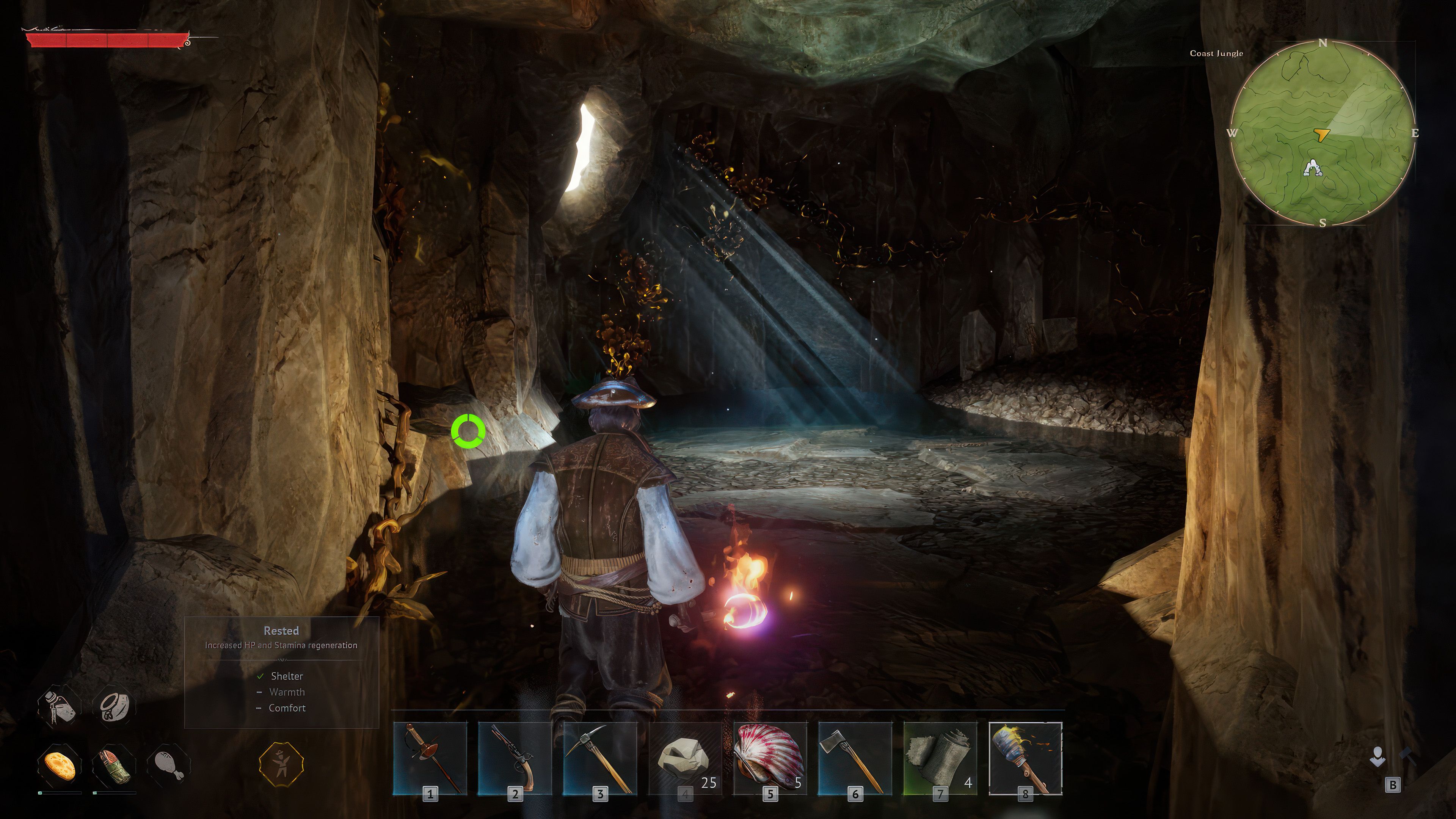Click the water flask status icon
This screenshot has width=1456, height=819.
59,706
